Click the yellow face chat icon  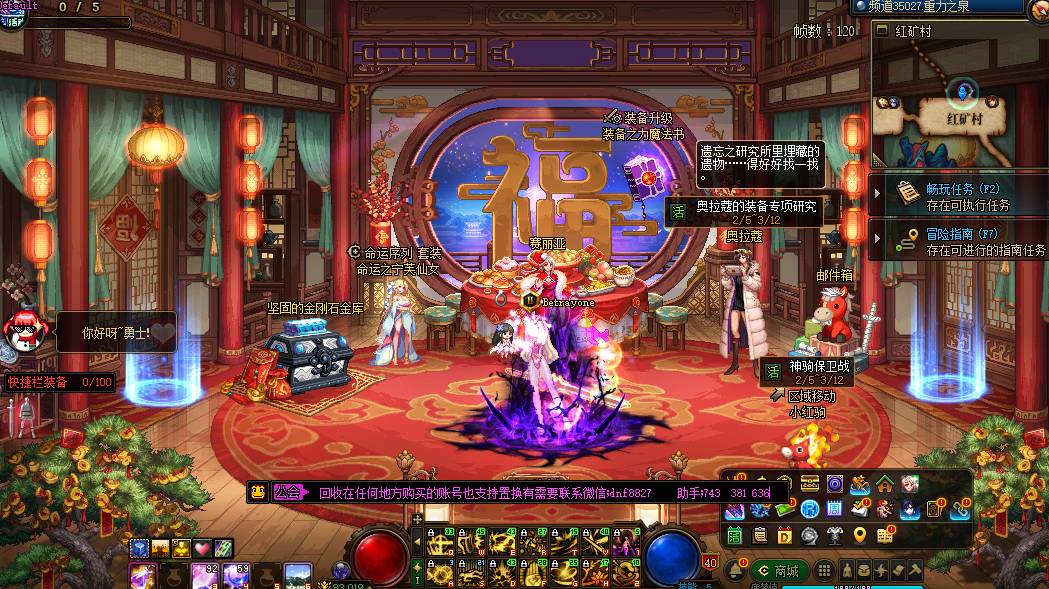coord(258,492)
